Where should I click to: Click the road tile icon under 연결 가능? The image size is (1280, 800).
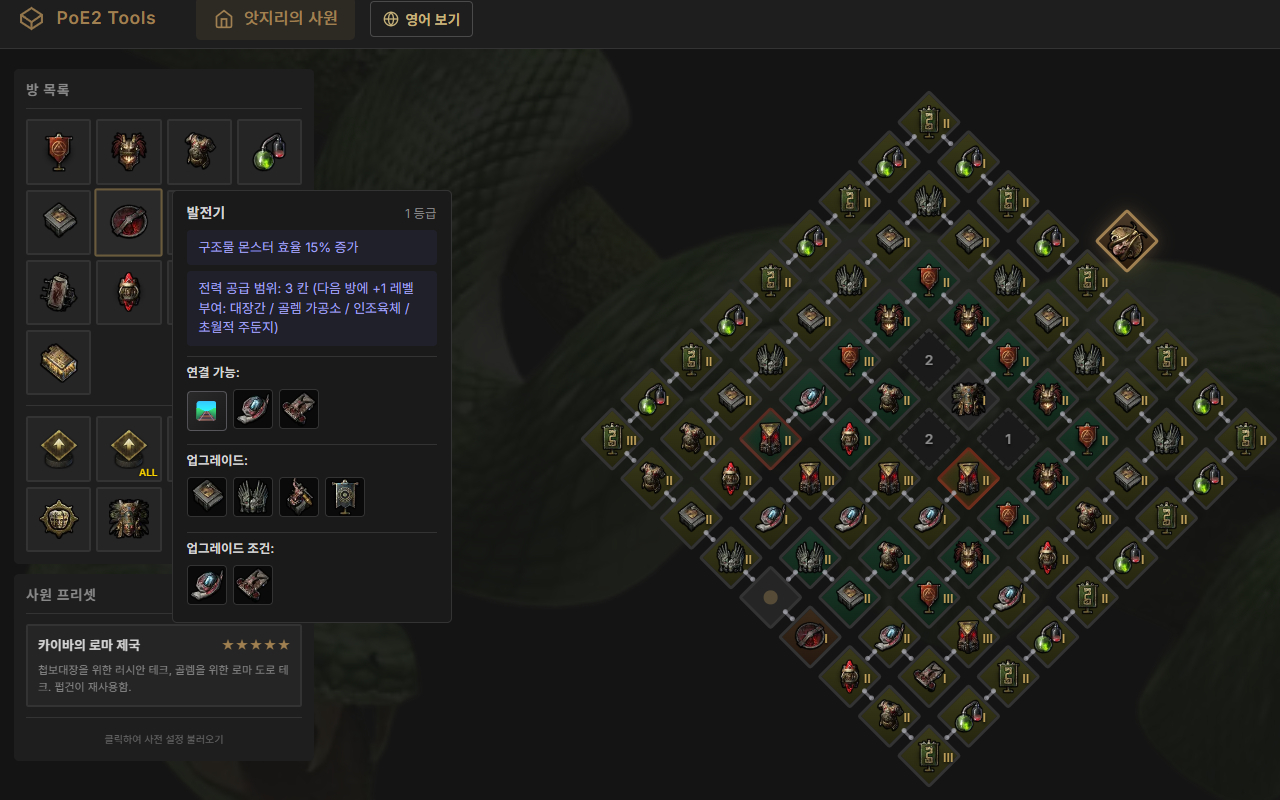click(x=206, y=410)
